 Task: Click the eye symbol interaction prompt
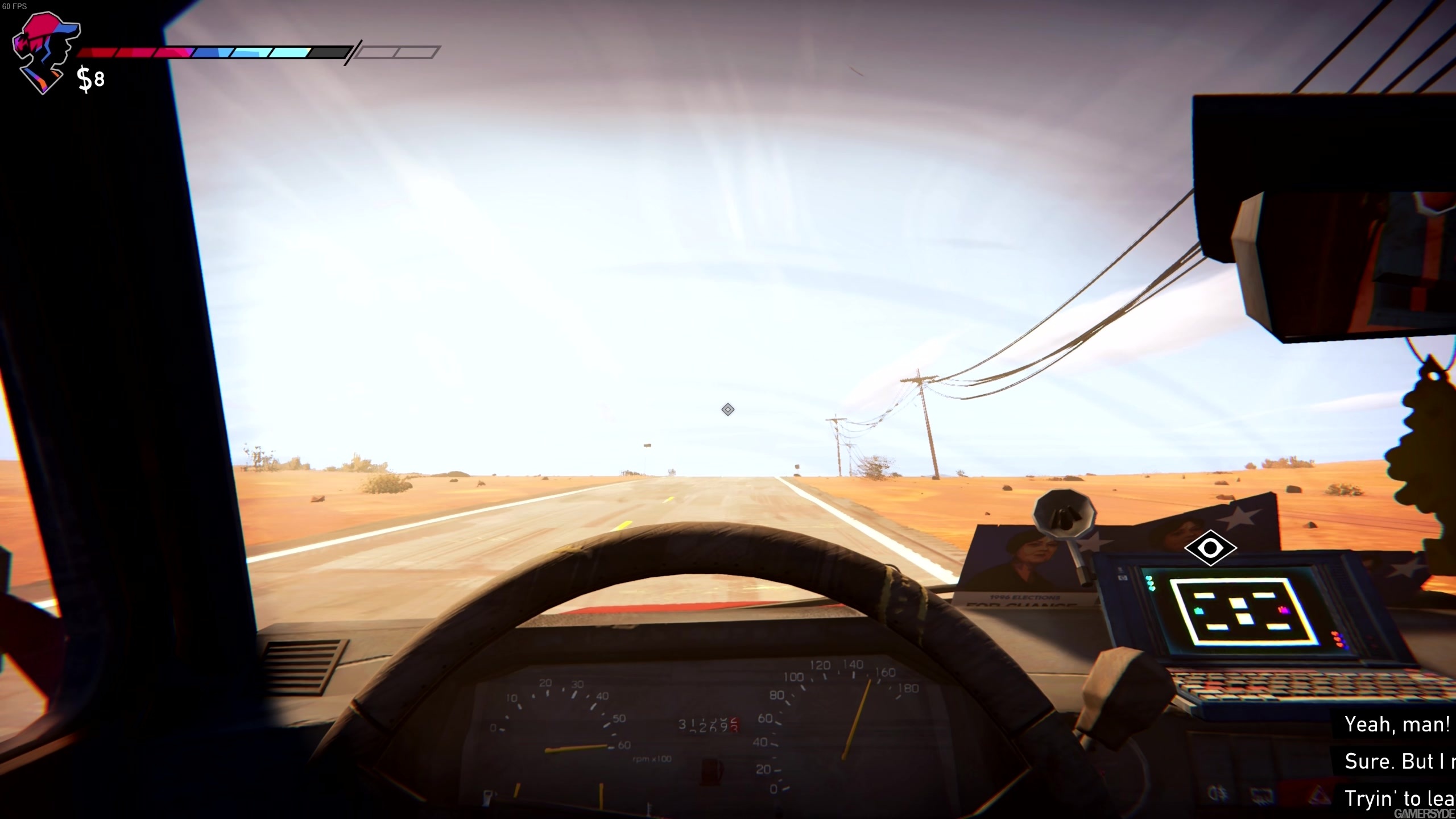(x=1211, y=547)
